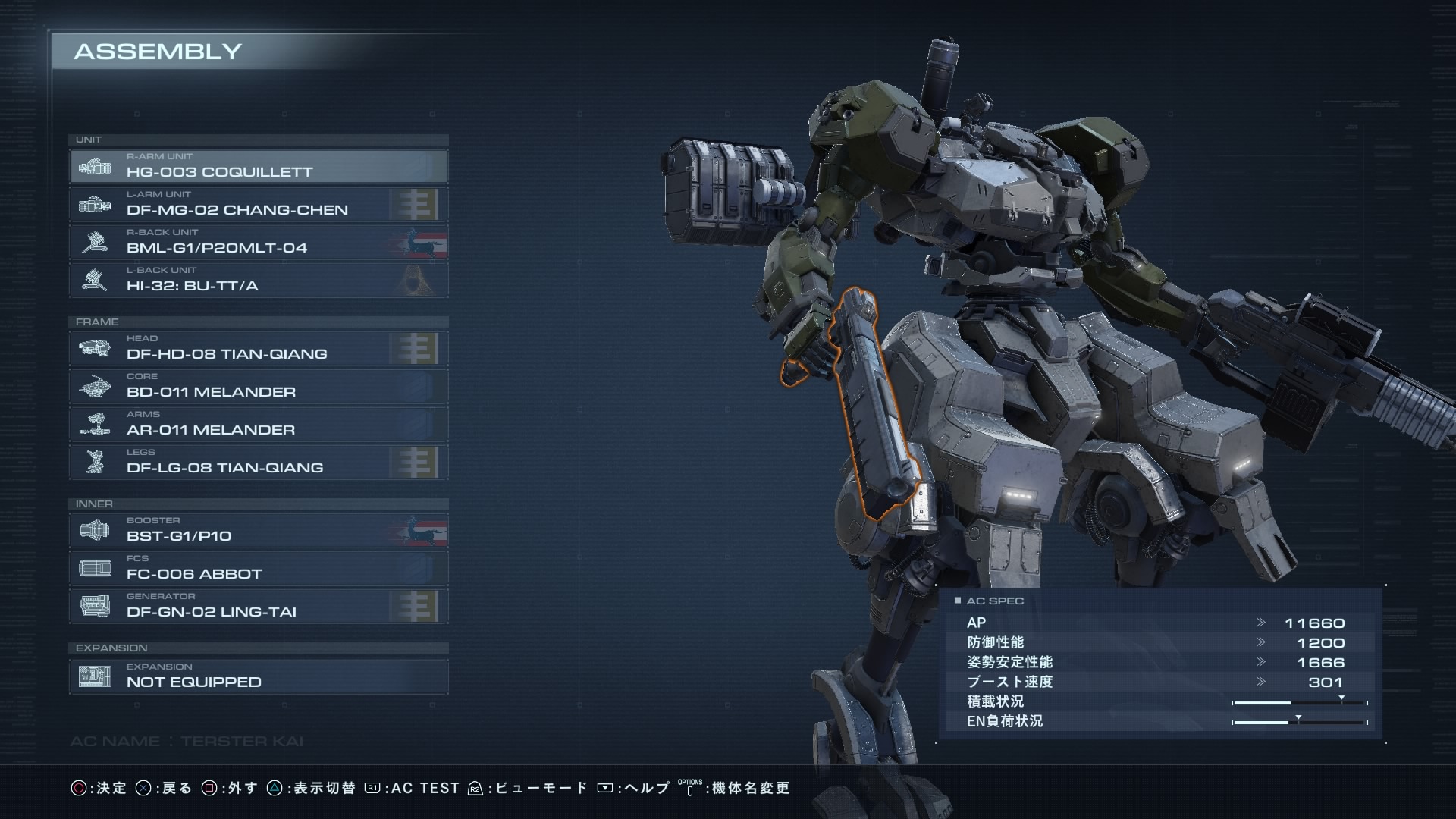Open the LEGS part DF-LG-08 TIAN-QIANG

coord(258,462)
